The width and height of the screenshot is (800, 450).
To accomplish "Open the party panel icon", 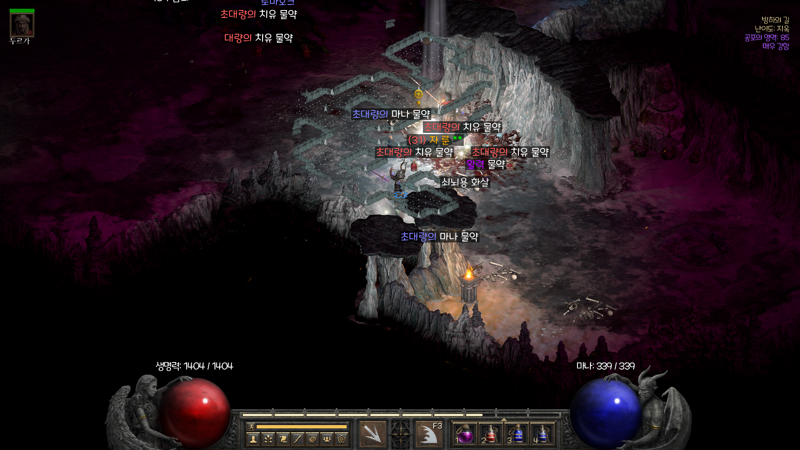I will click(327, 438).
